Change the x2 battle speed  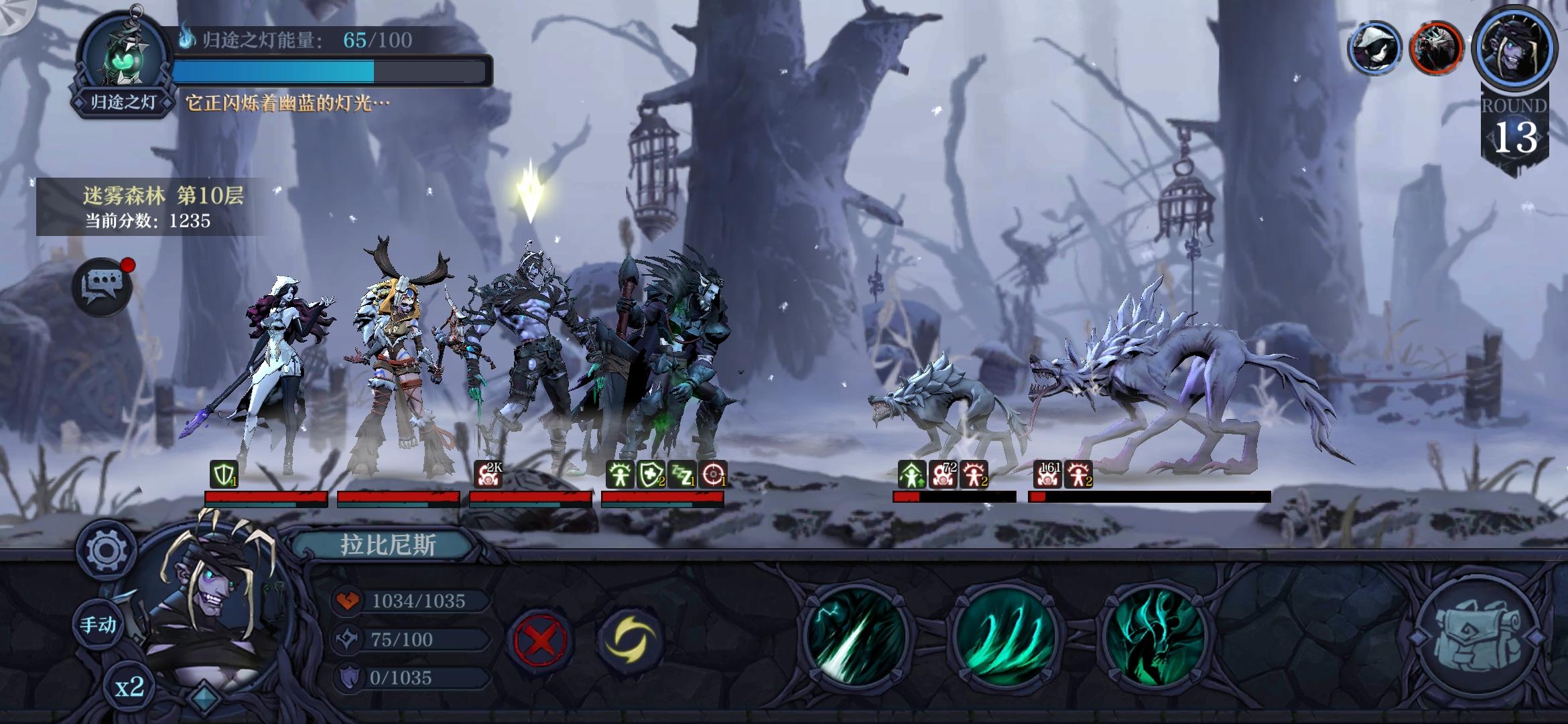coord(129,687)
